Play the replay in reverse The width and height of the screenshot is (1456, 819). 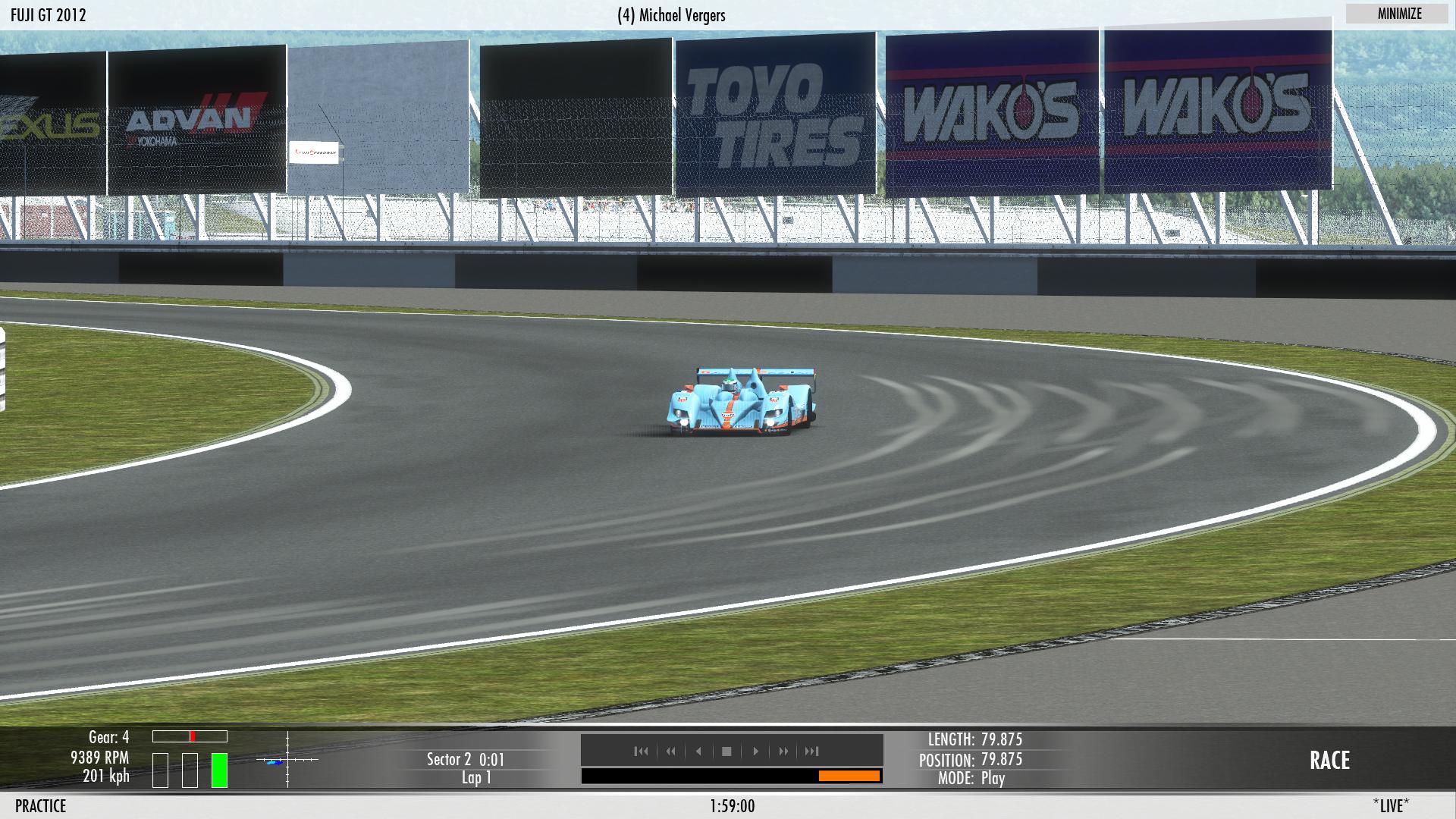point(698,752)
